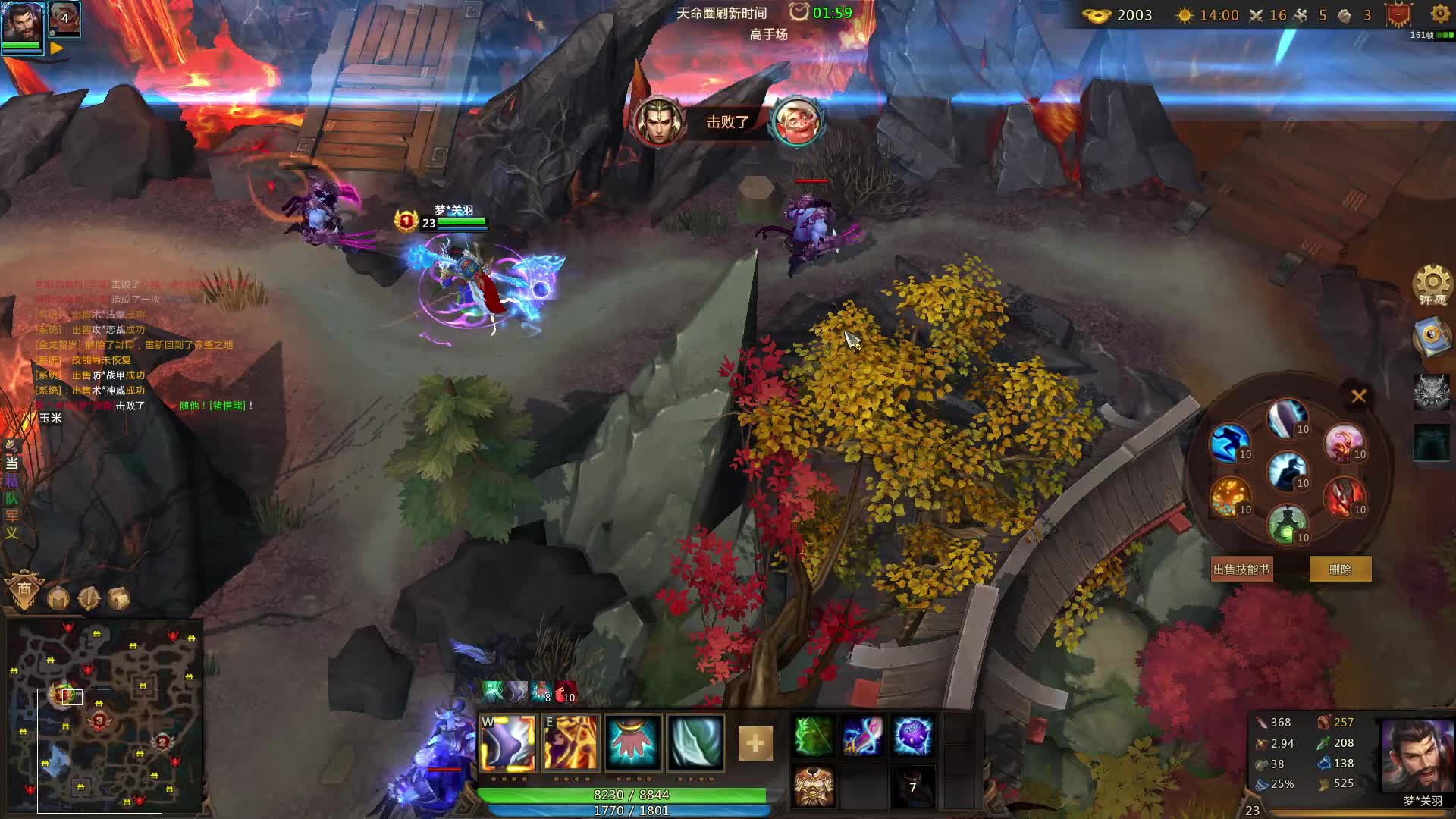Close the skill book wheel panel
This screenshot has width=1456, height=819.
1358,396
